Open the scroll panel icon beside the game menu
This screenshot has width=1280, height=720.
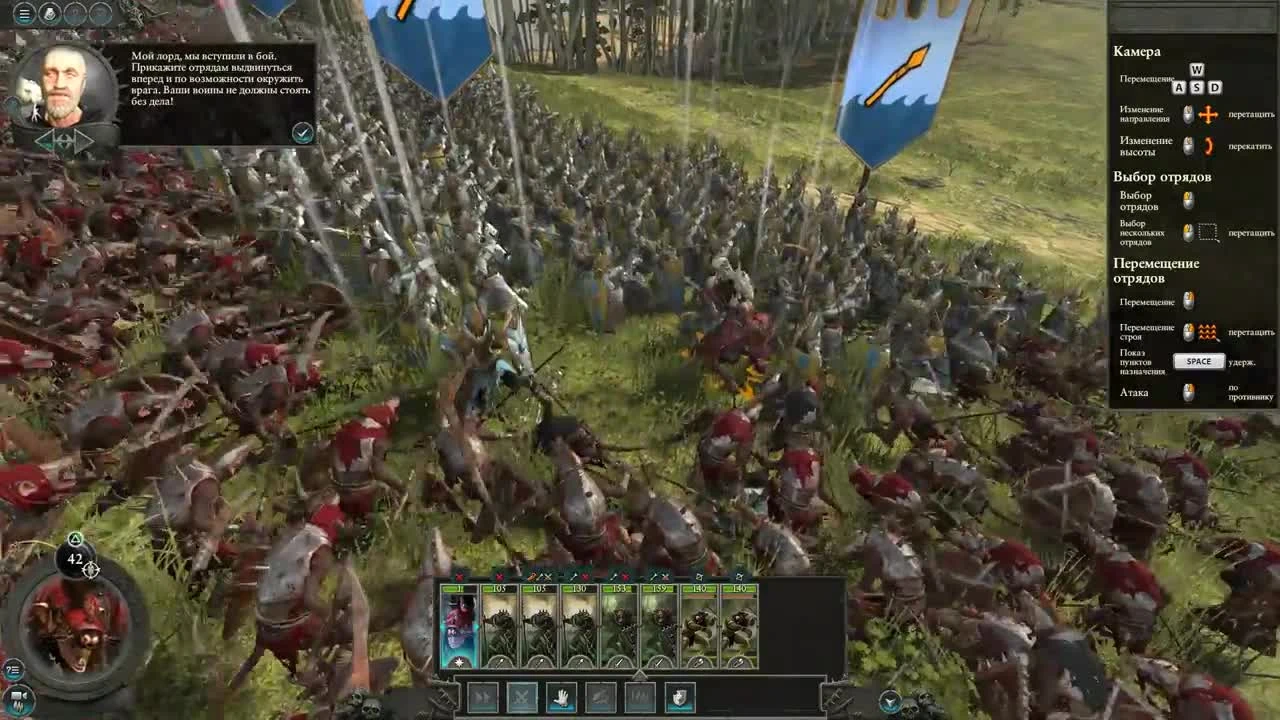pos(50,13)
